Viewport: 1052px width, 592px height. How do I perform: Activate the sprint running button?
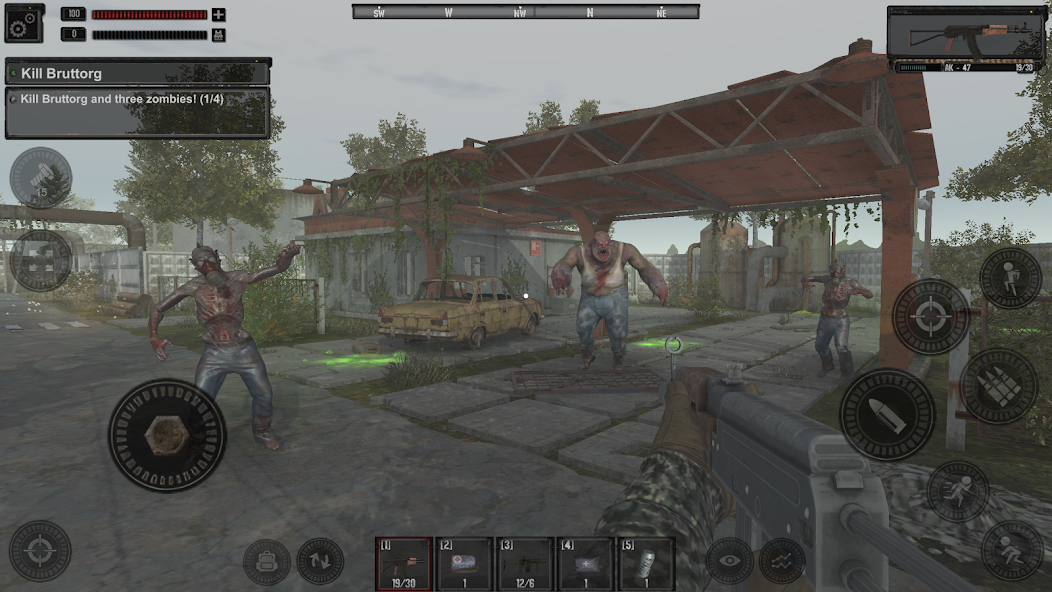[x=958, y=490]
